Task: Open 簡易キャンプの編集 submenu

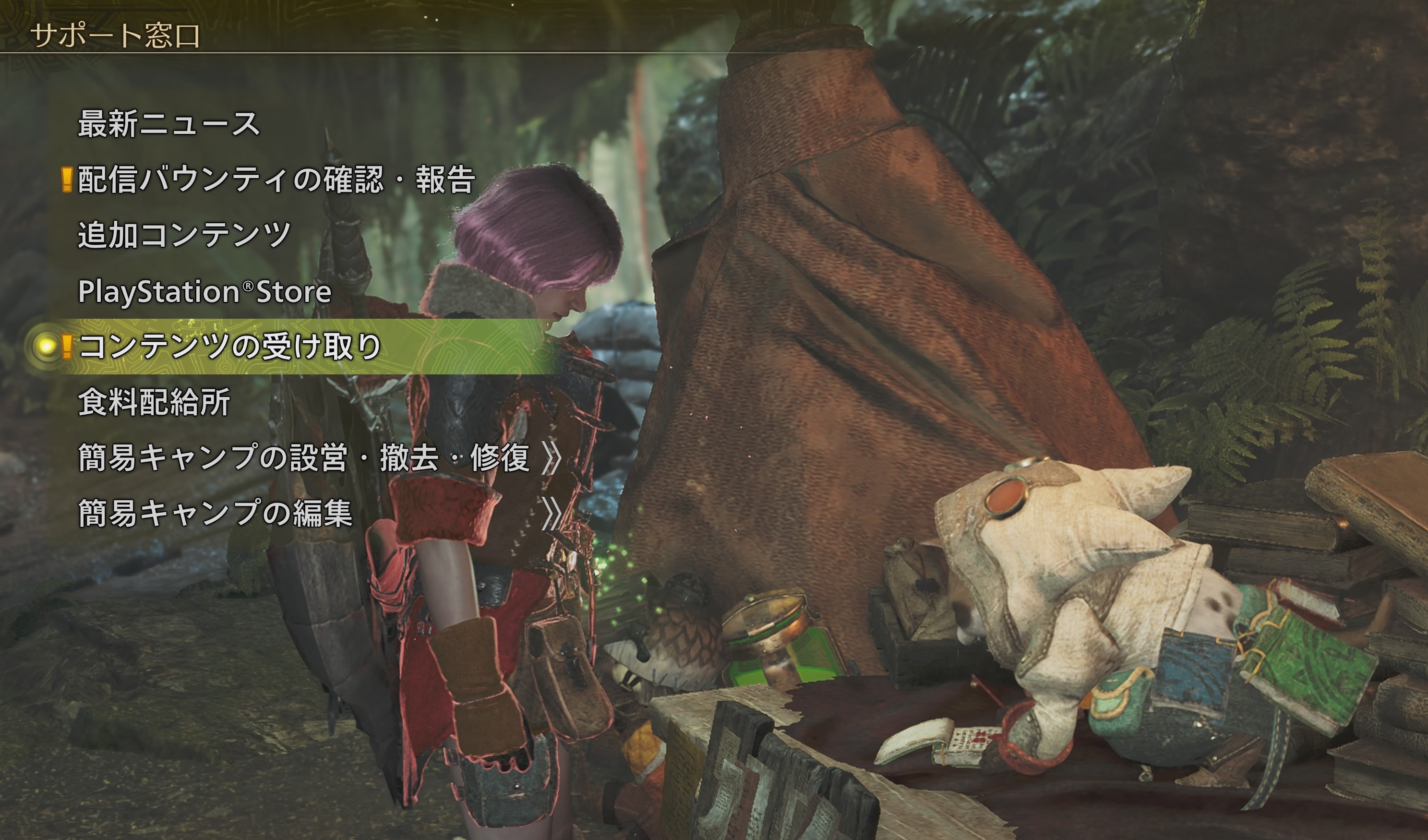Action: click(x=216, y=513)
